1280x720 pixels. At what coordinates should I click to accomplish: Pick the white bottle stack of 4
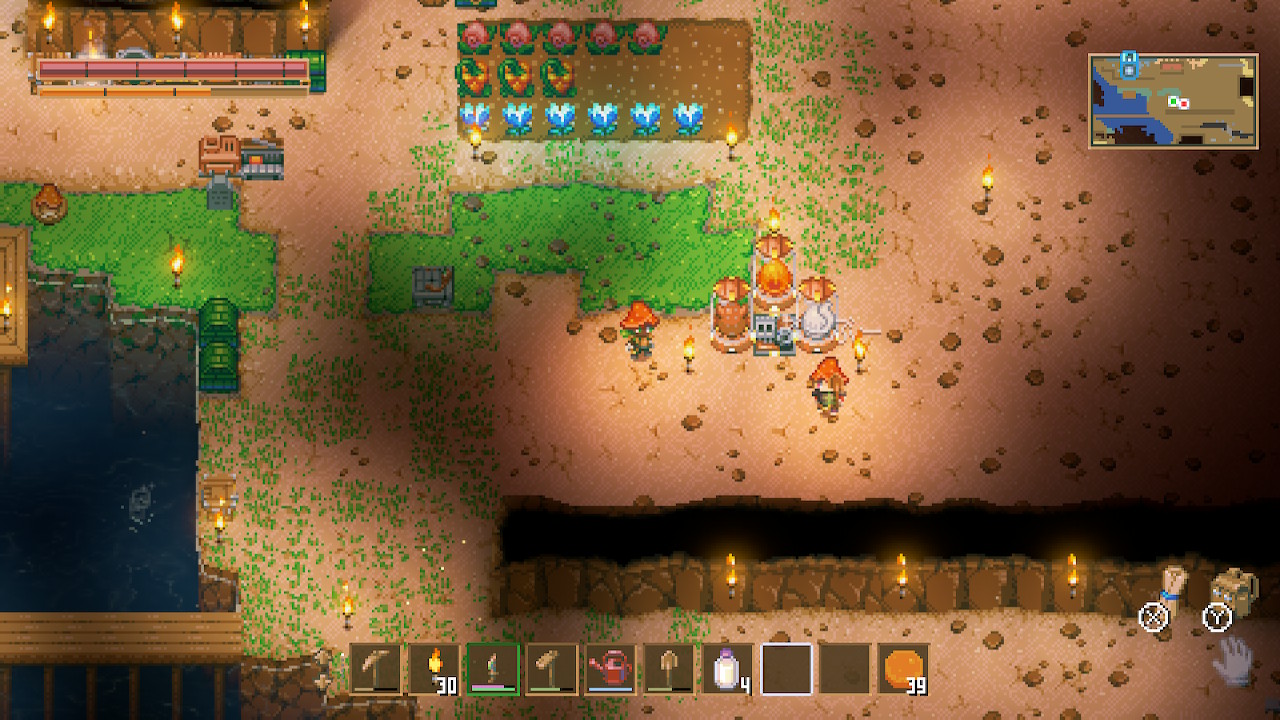tap(727, 668)
